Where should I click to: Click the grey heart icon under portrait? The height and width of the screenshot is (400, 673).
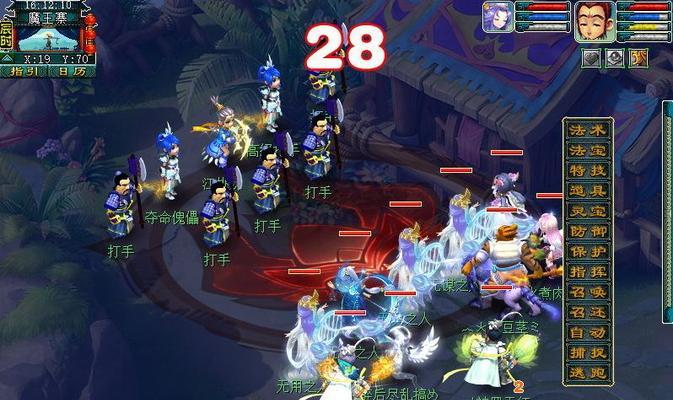[x=591, y=58]
